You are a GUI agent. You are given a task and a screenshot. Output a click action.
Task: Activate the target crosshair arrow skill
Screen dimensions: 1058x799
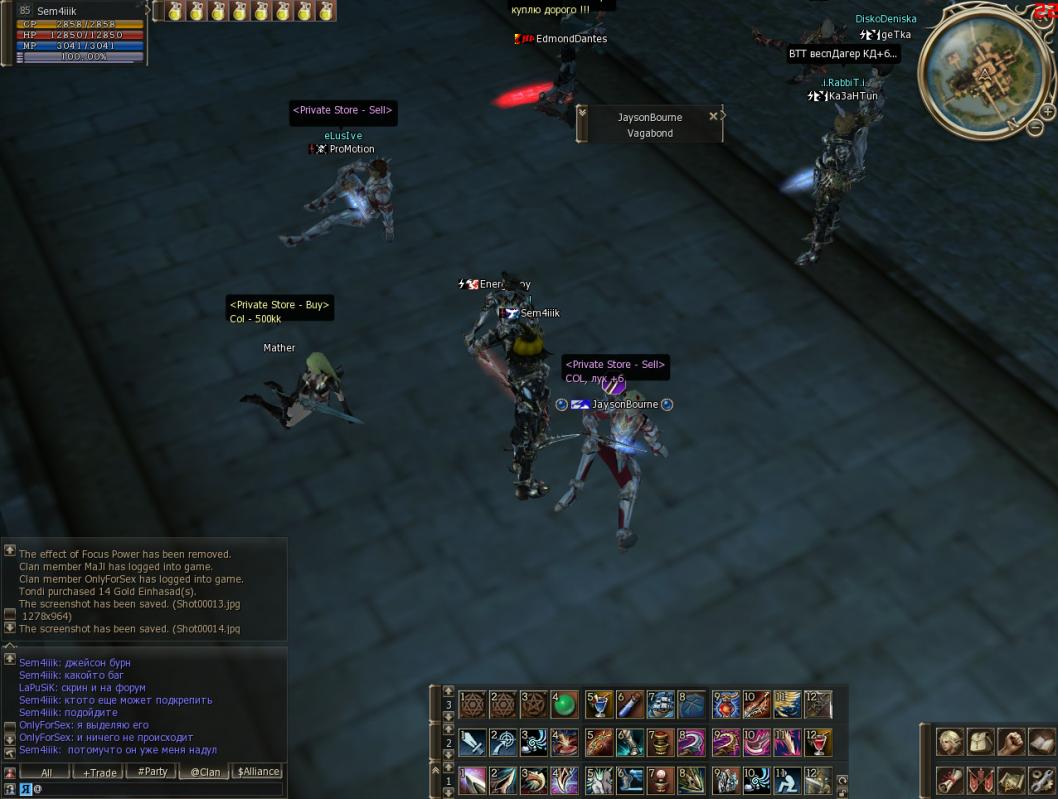click(503, 743)
